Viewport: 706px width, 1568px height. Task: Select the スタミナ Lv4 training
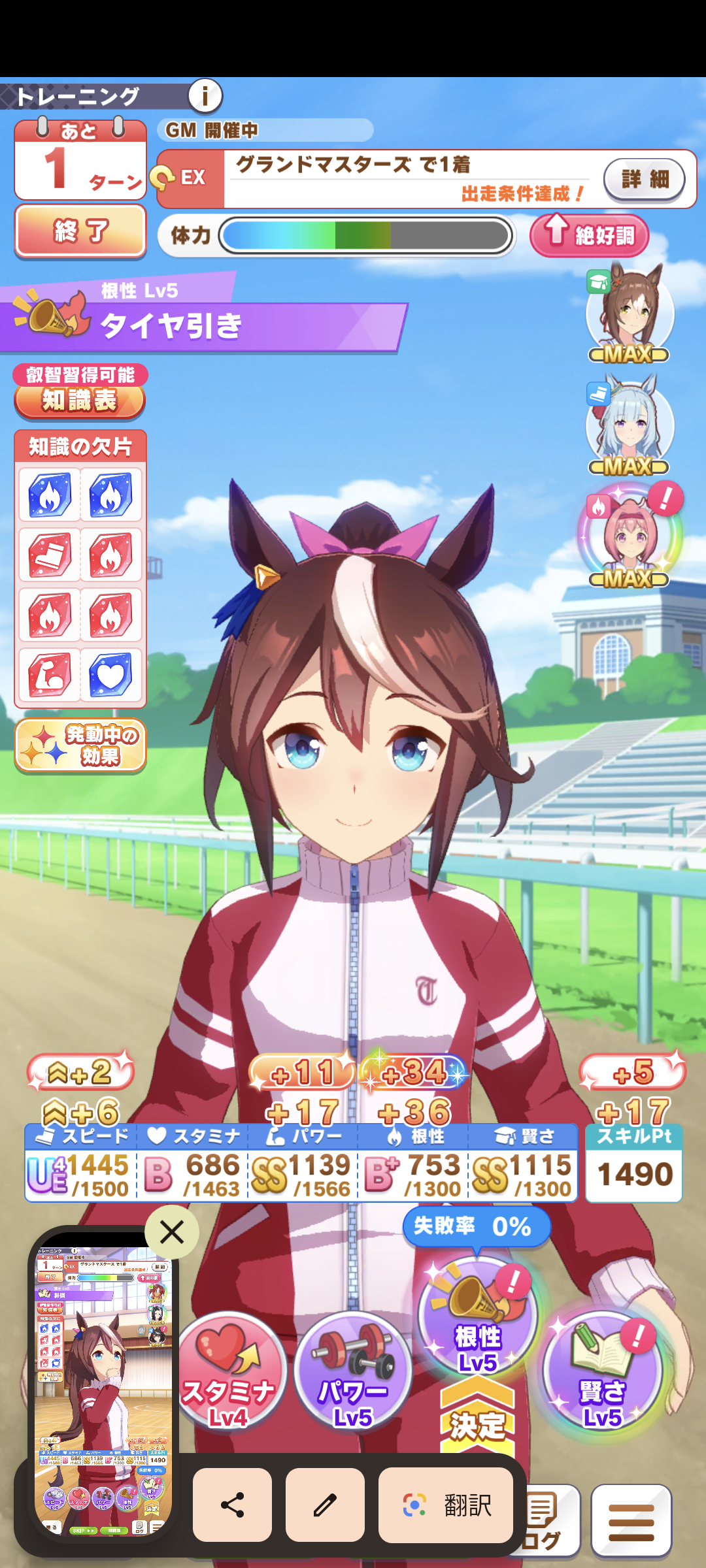click(228, 1372)
